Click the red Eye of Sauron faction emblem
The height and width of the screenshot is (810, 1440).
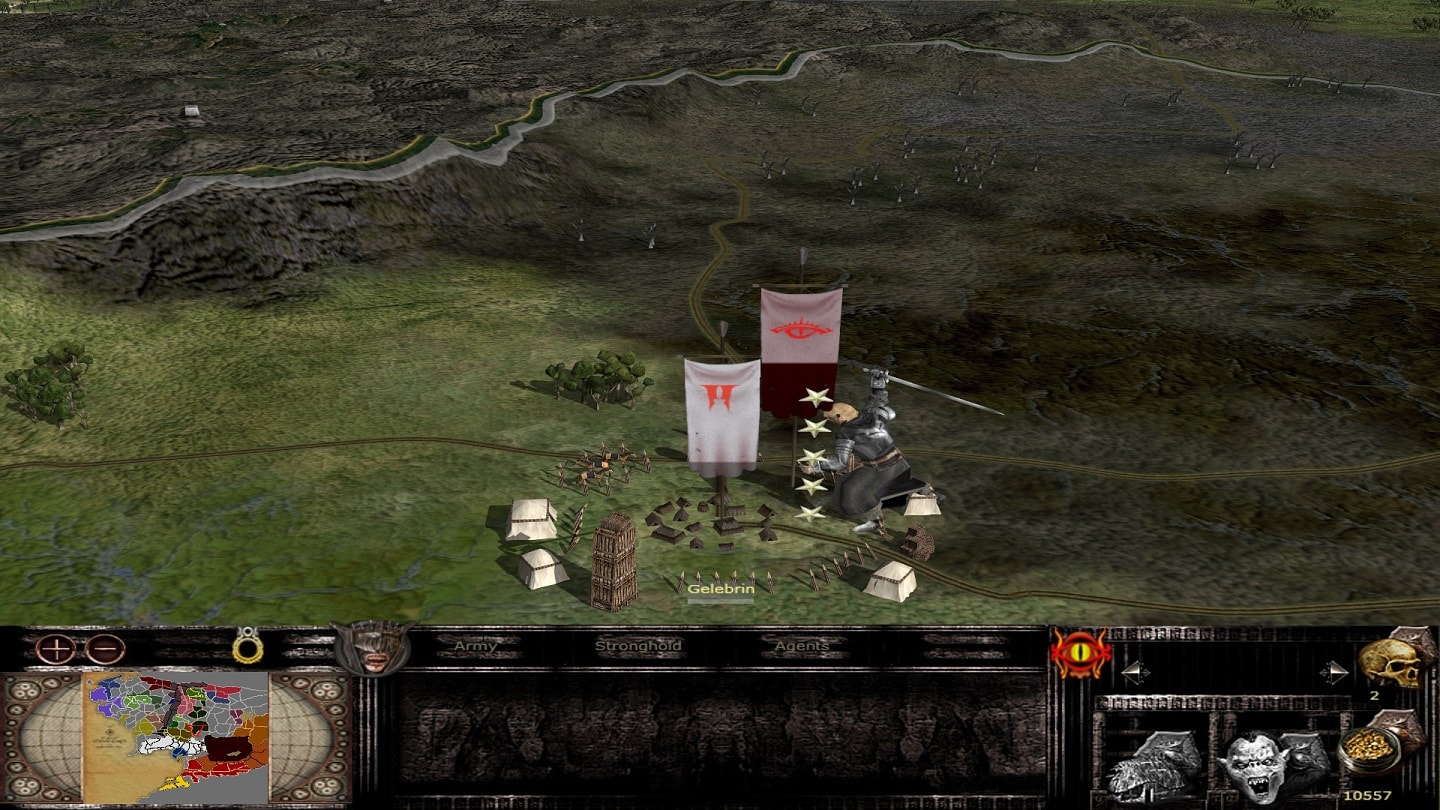point(1080,655)
